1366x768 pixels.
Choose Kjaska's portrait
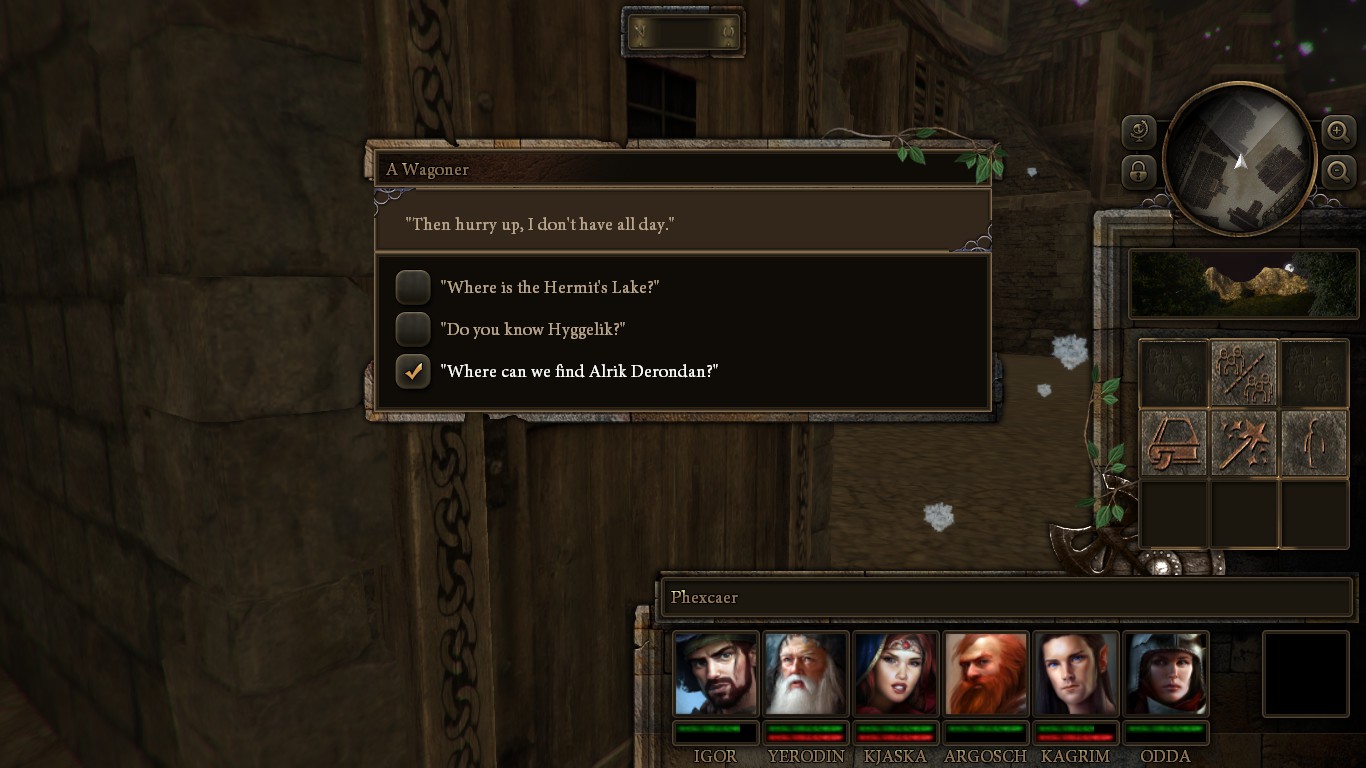896,673
